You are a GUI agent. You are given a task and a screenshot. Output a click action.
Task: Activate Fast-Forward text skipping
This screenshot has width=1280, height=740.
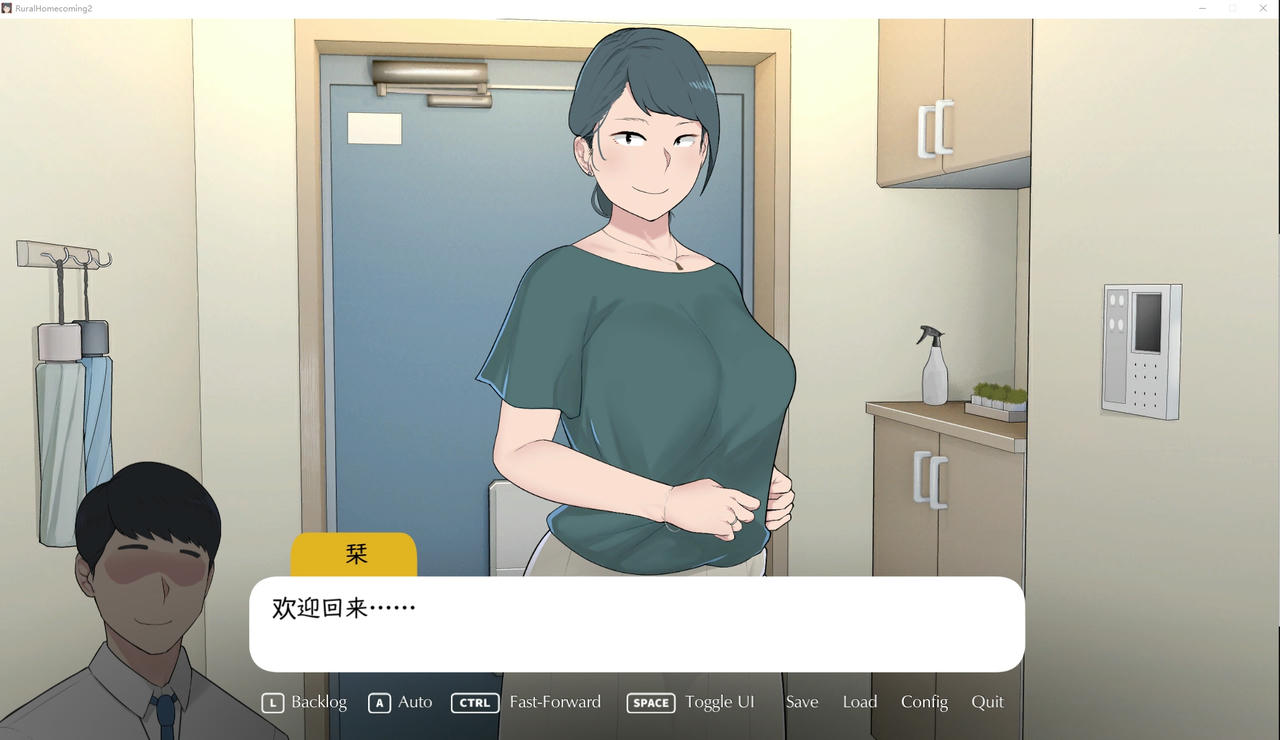555,702
